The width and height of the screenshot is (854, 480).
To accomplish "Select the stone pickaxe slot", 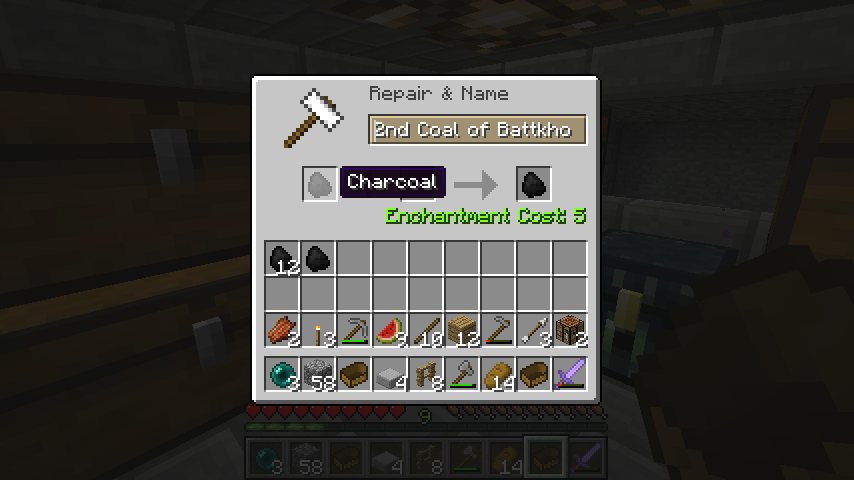I will pos(354,331).
